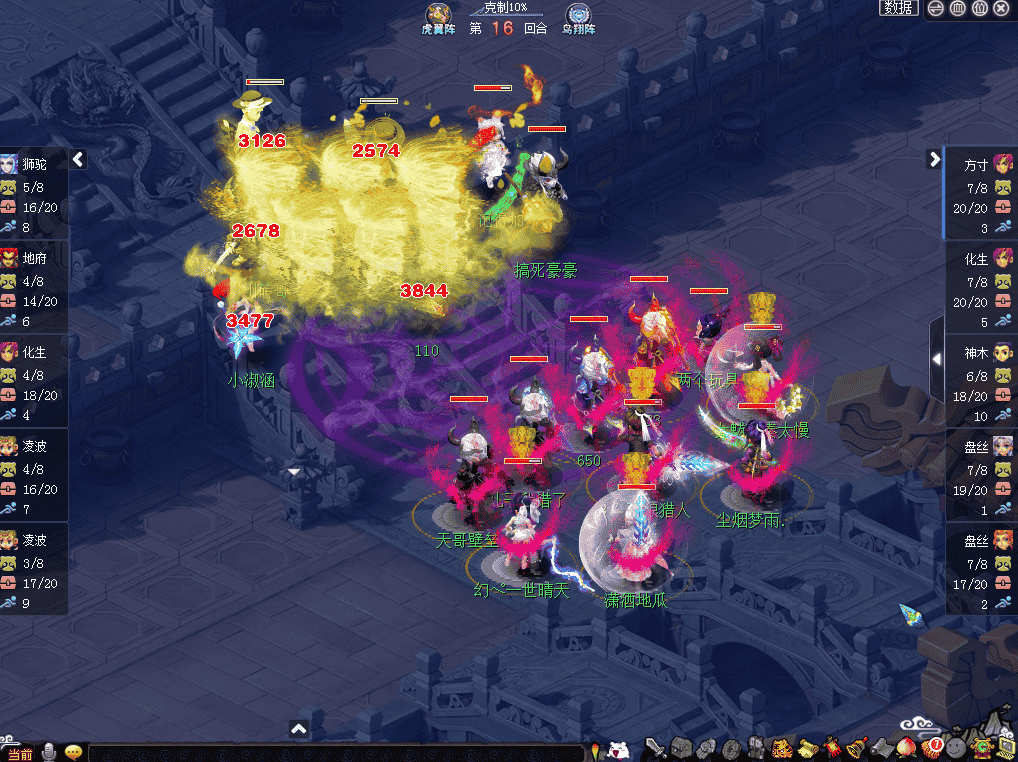Collapse the left team panel arrow

(78, 159)
